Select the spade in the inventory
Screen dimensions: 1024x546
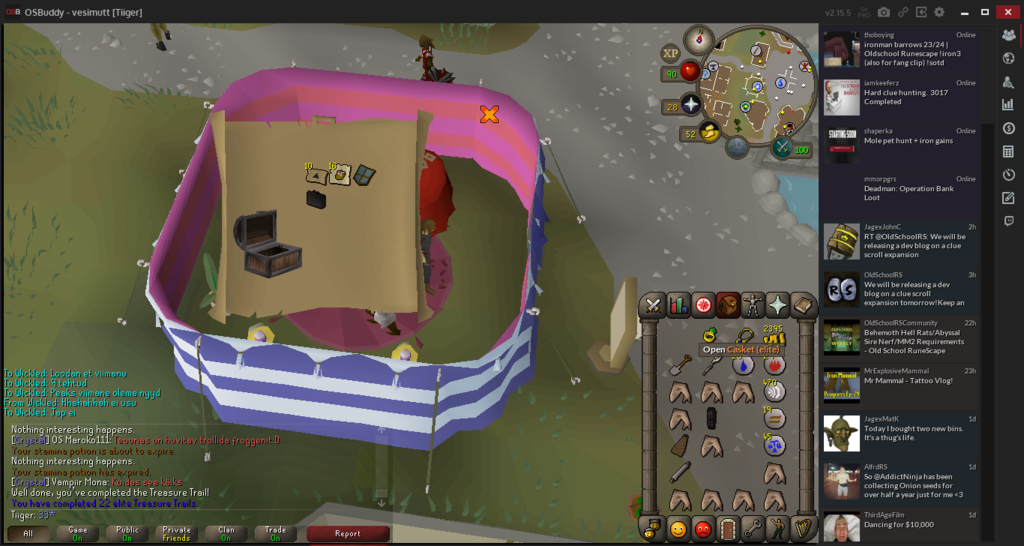tap(680, 365)
